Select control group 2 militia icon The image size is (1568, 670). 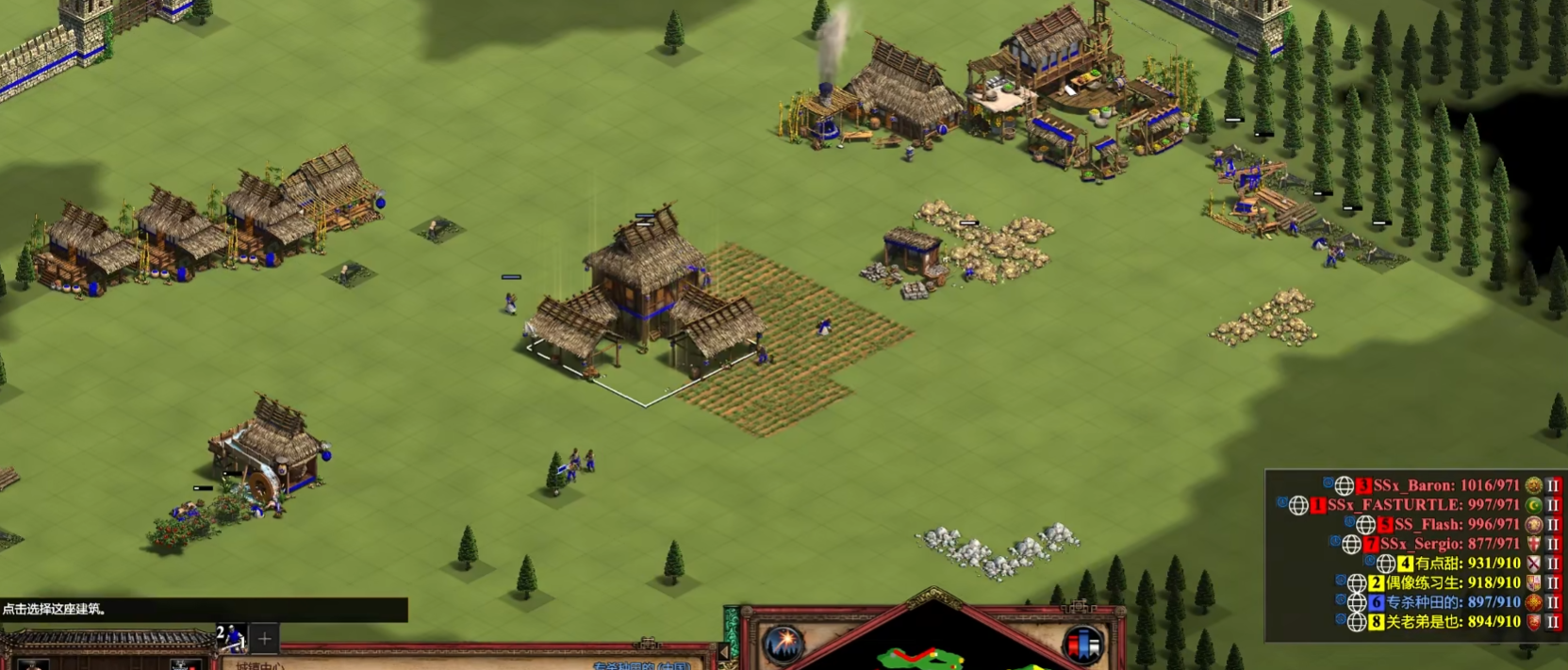(230, 638)
